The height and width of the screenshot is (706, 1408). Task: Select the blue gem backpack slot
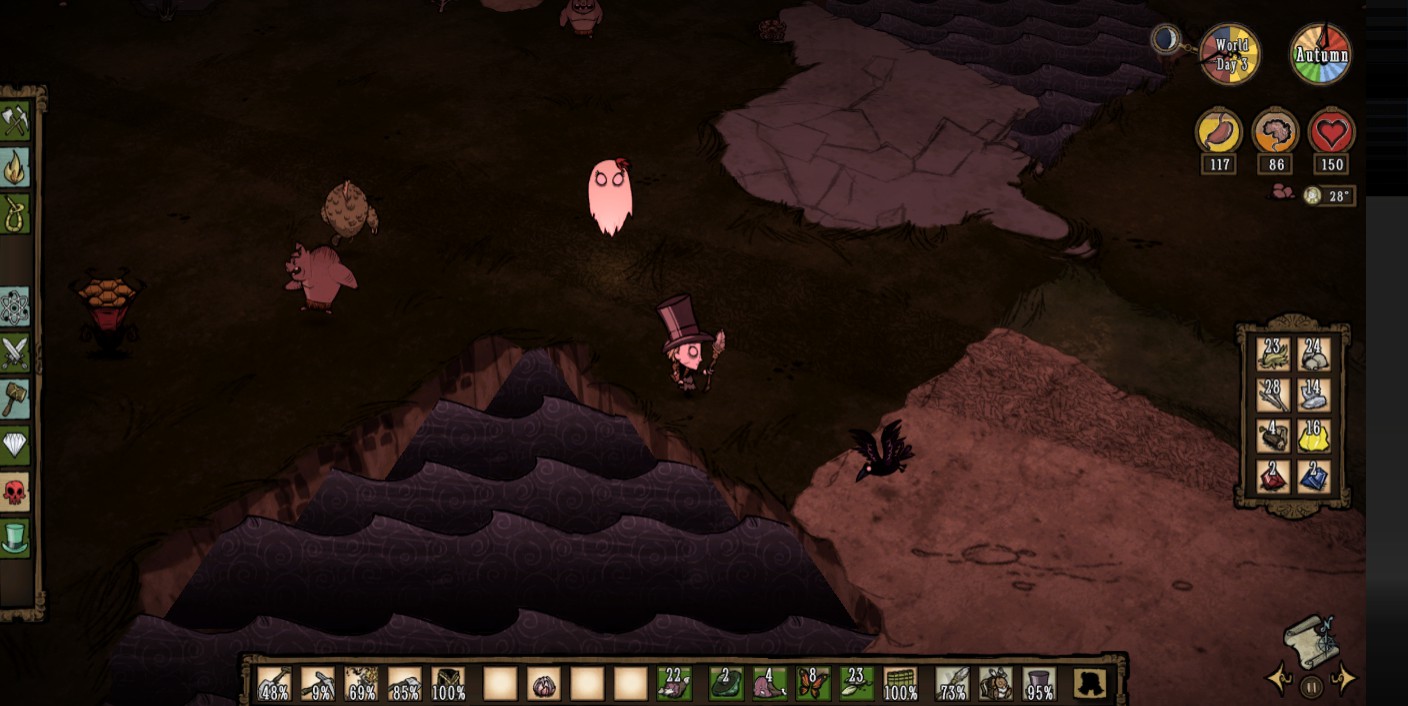(1314, 476)
